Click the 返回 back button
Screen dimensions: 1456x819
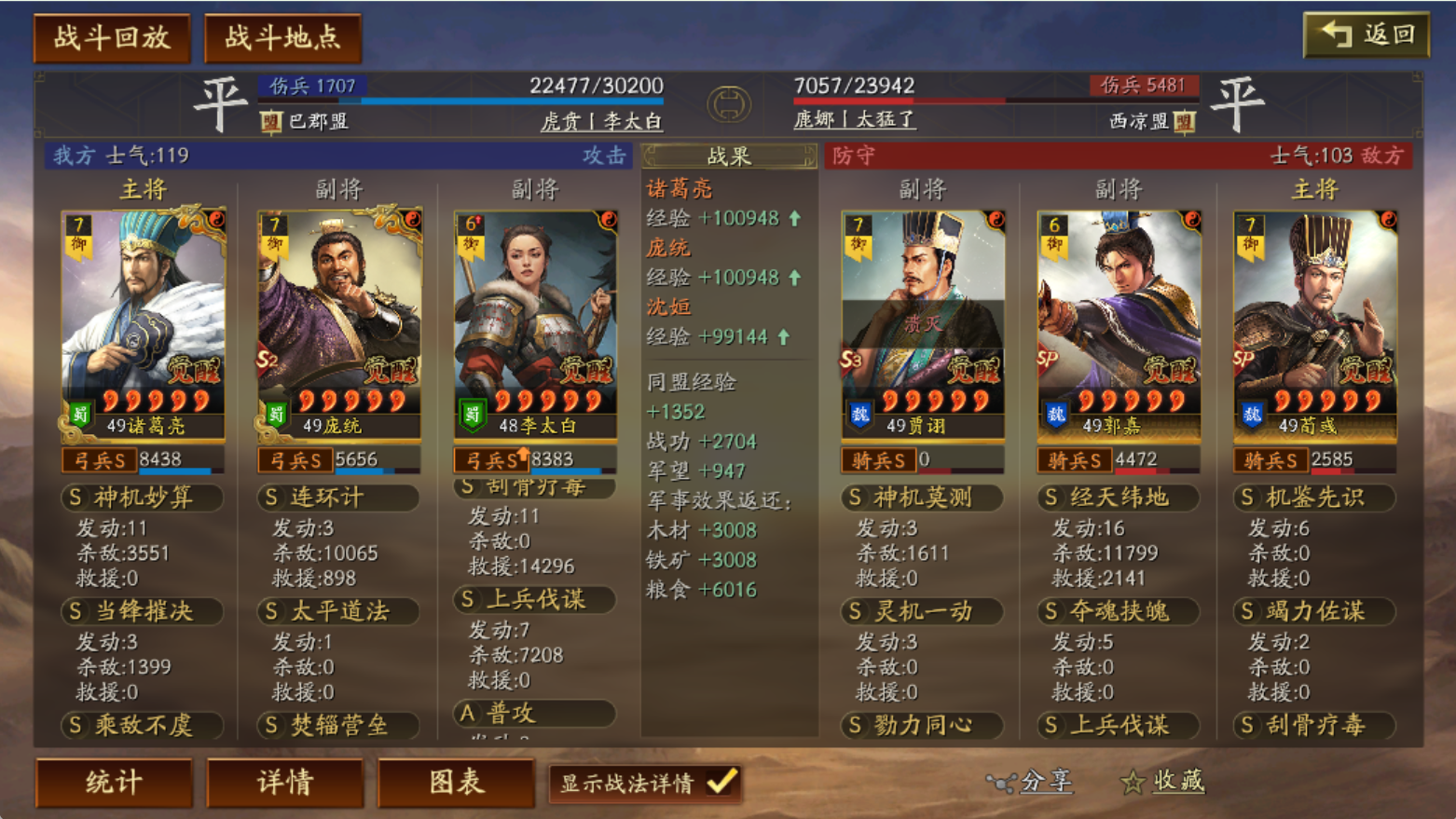[1366, 35]
